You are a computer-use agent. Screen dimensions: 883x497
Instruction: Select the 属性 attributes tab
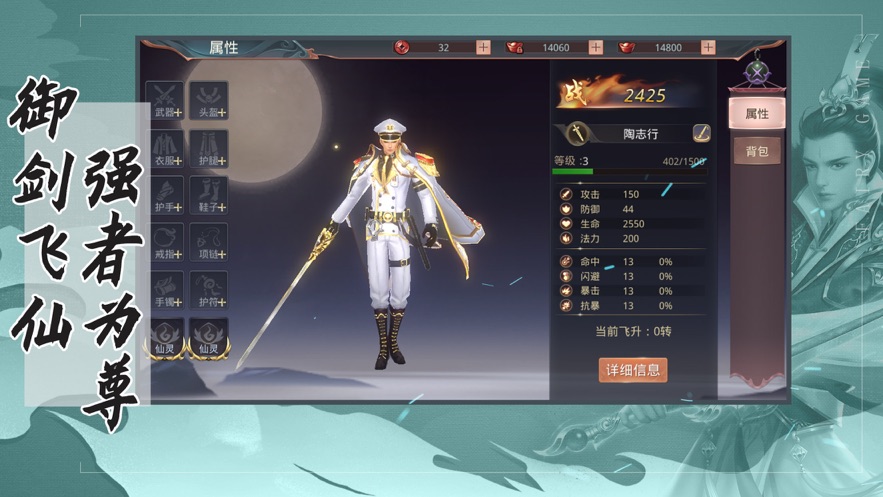pyautogui.click(x=756, y=114)
